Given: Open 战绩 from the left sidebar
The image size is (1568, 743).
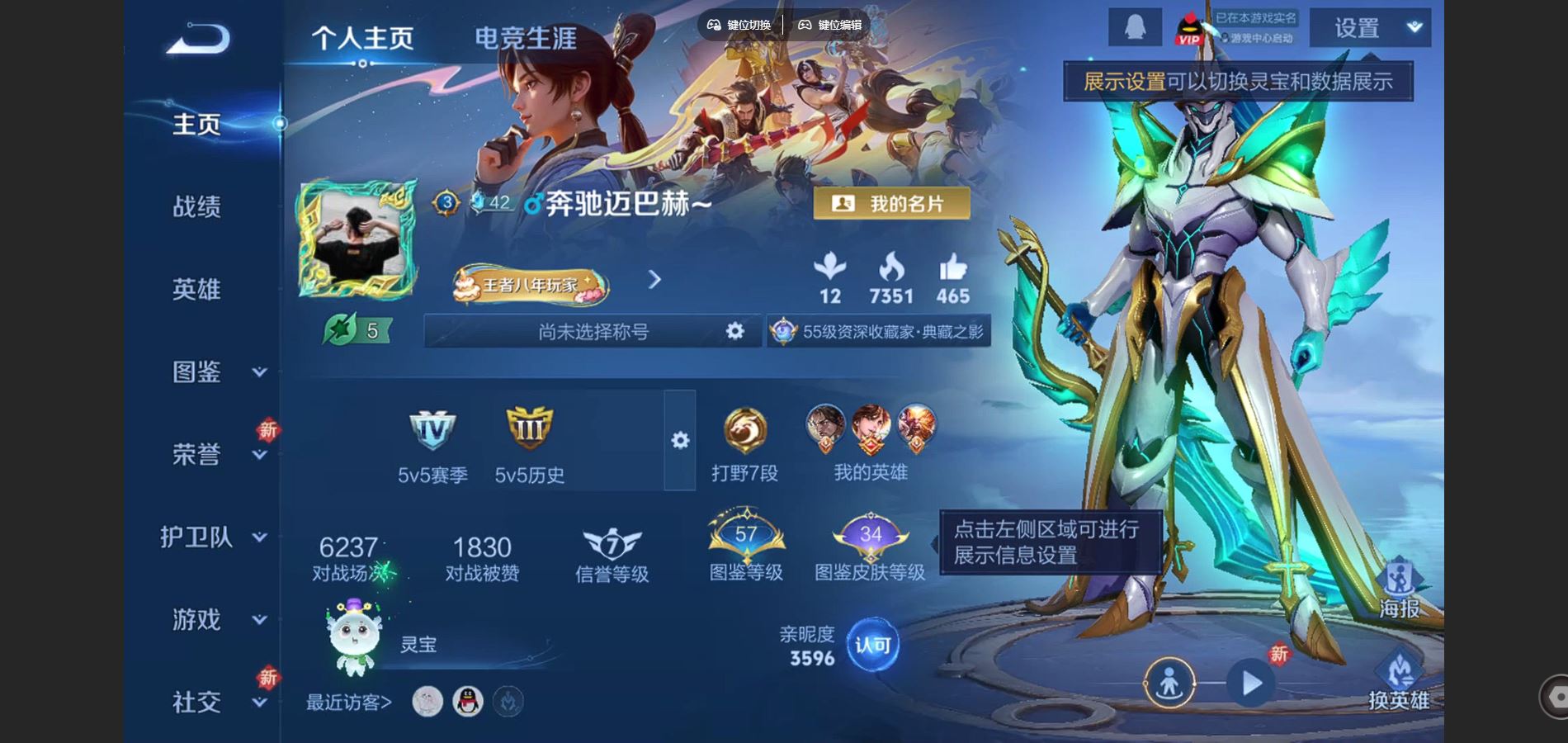Looking at the screenshot, I should 196,206.
